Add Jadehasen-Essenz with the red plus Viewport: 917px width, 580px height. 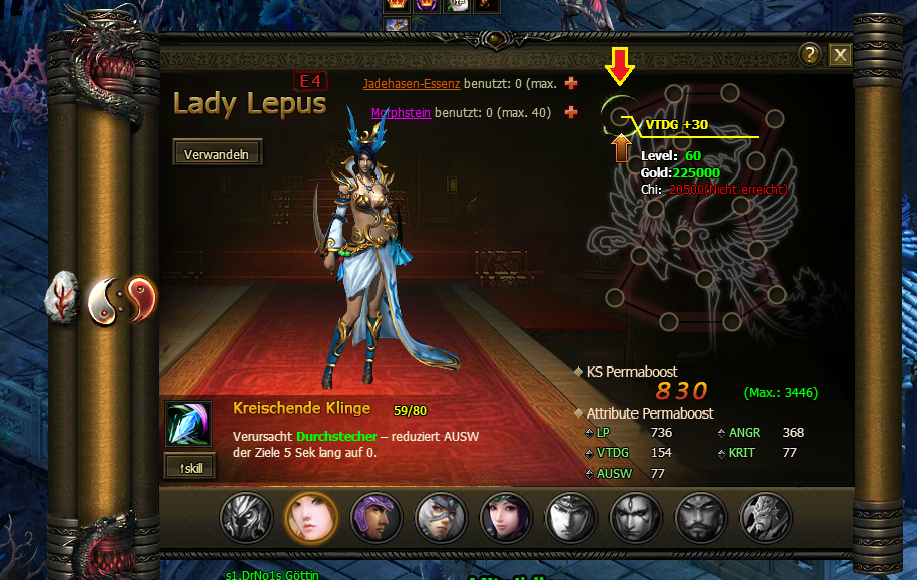click(x=571, y=83)
